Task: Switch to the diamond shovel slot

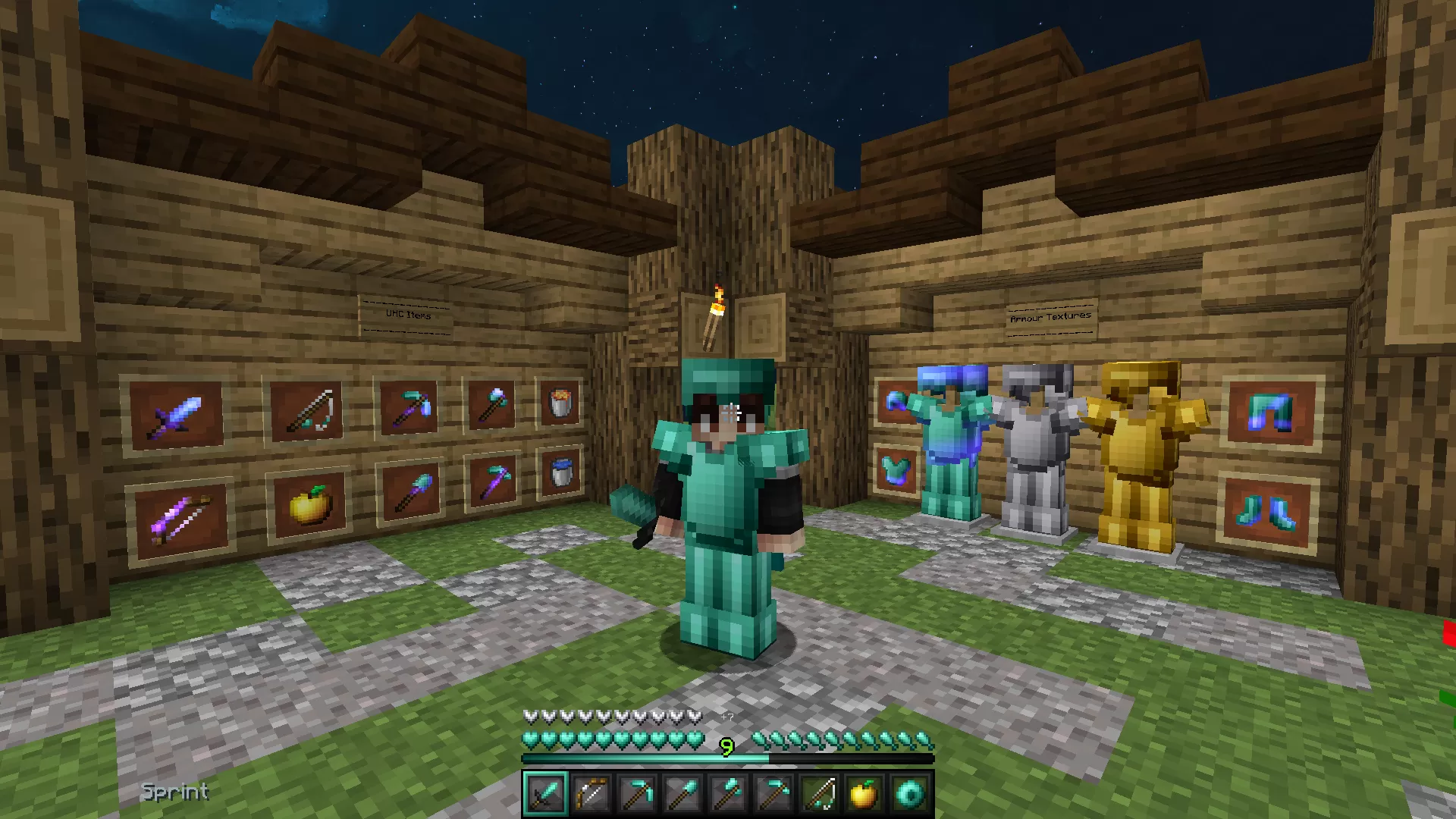Action: [682, 794]
